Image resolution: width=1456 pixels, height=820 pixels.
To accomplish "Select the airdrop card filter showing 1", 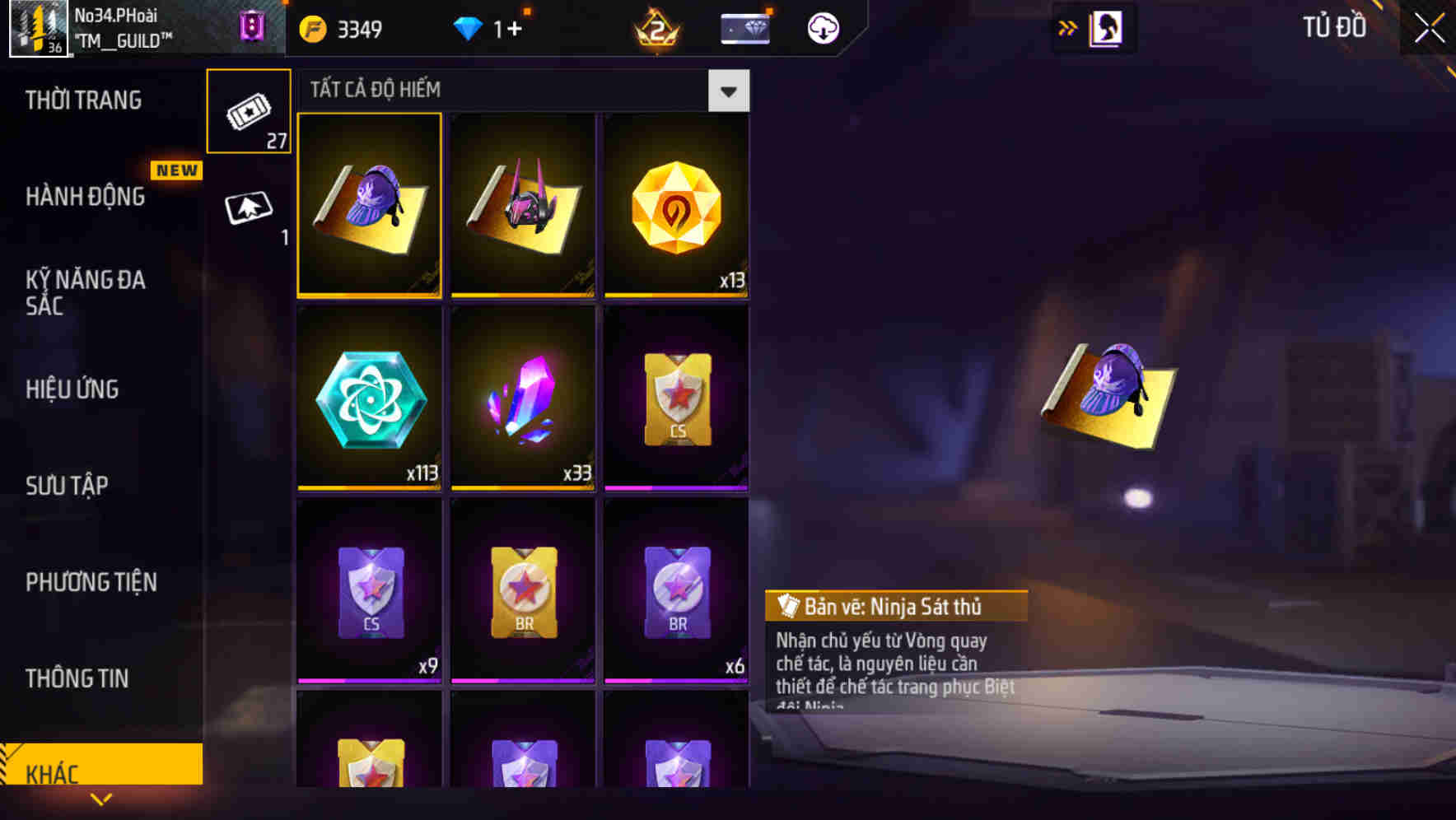I will click(249, 207).
